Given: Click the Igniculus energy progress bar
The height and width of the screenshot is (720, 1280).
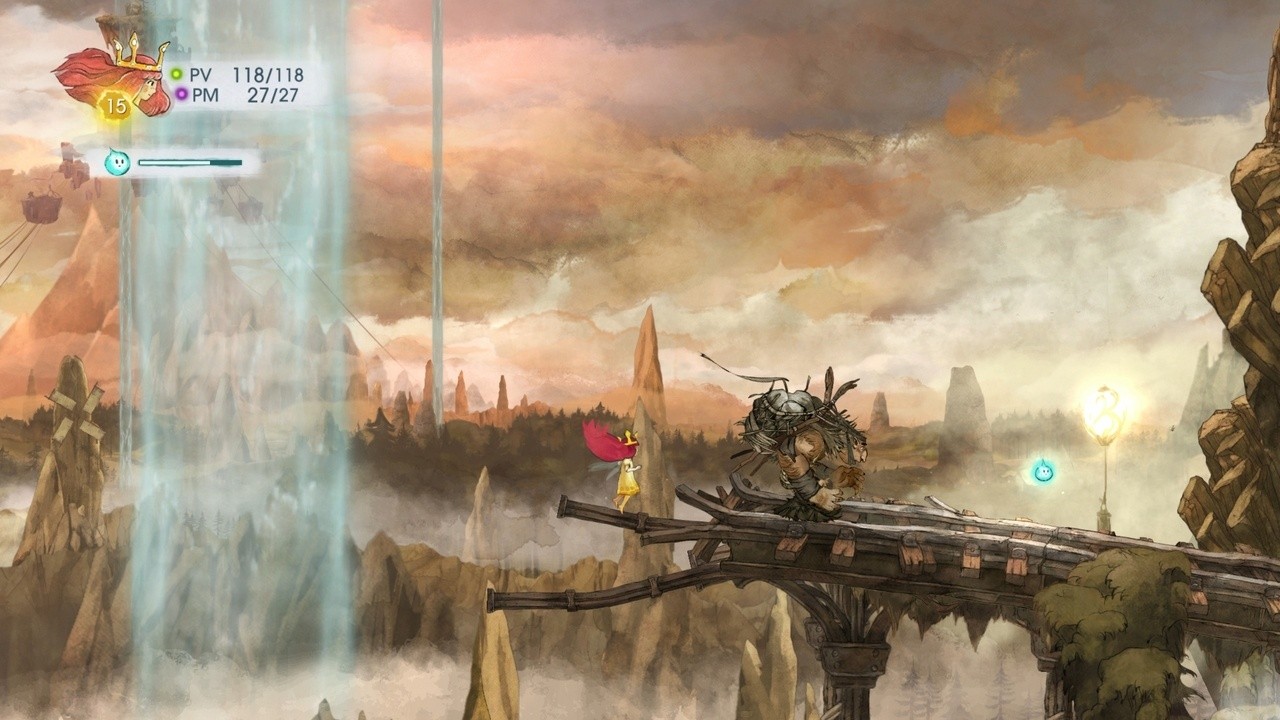Looking at the screenshot, I should click(x=190, y=160).
